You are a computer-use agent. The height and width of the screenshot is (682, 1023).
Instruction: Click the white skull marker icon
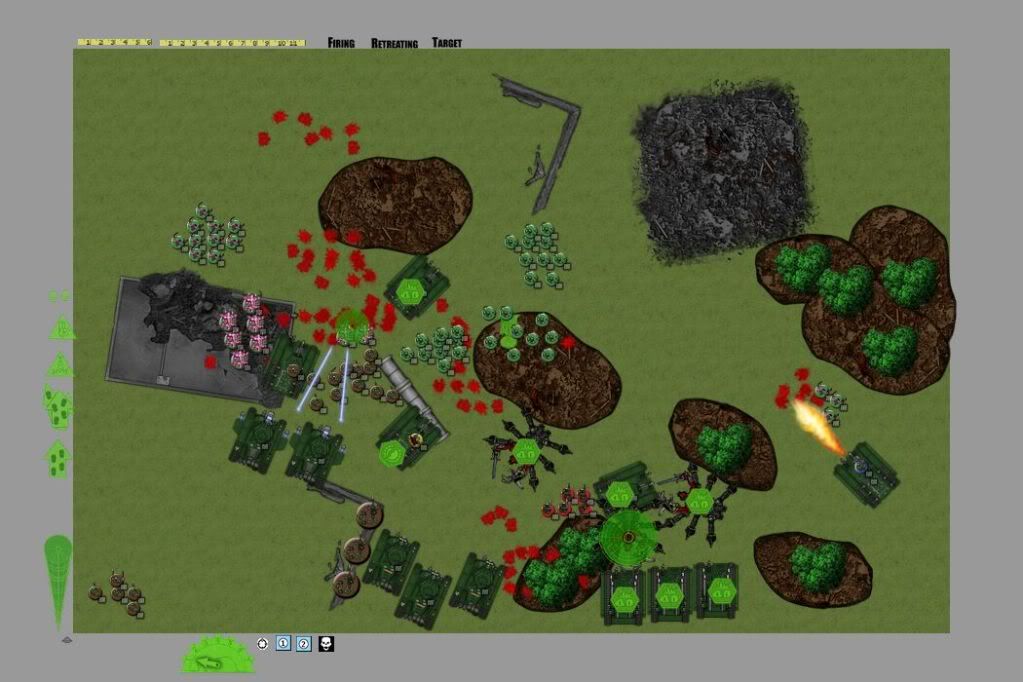point(326,643)
